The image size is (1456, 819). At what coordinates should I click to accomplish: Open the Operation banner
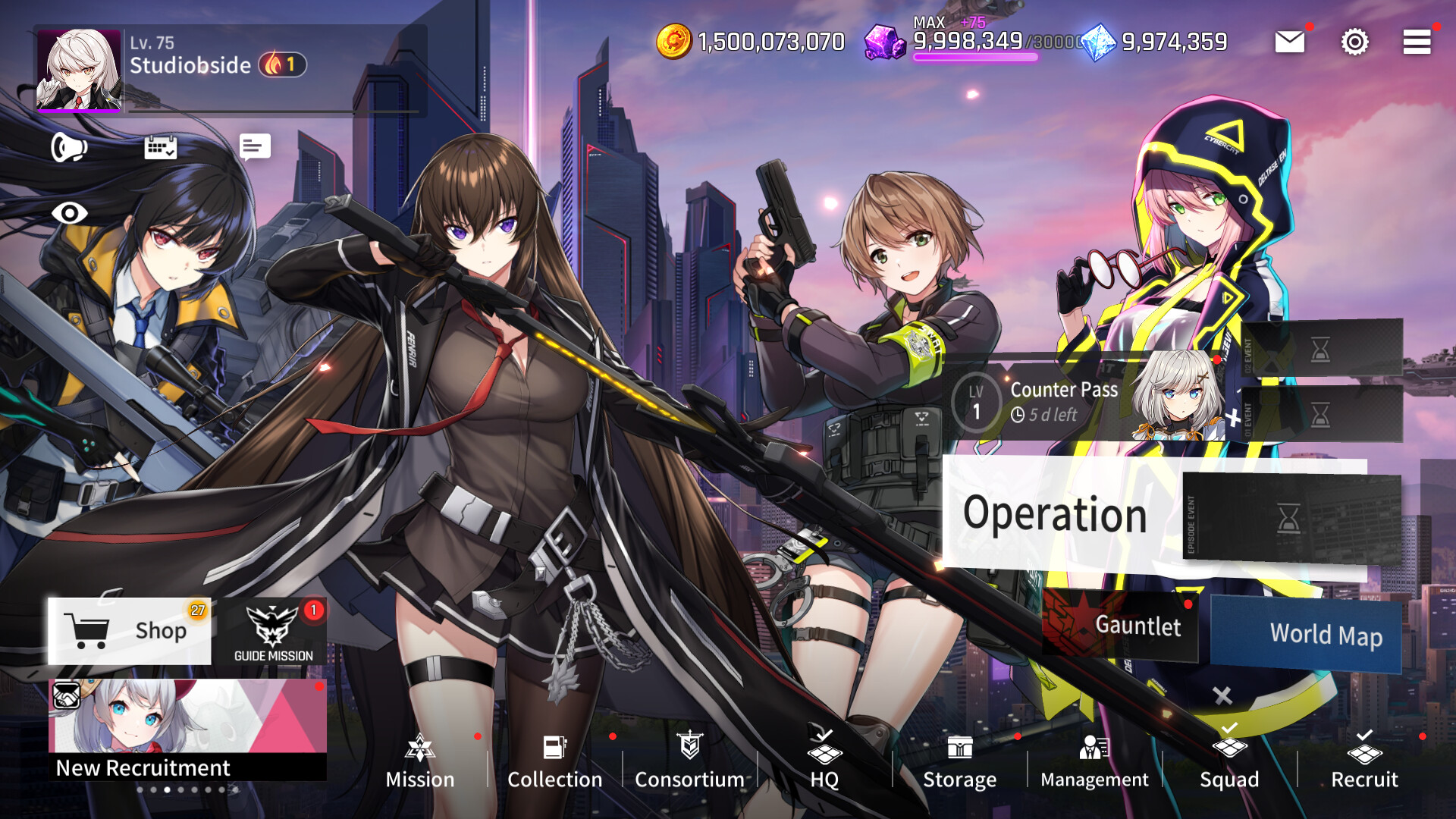click(1056, 514)
